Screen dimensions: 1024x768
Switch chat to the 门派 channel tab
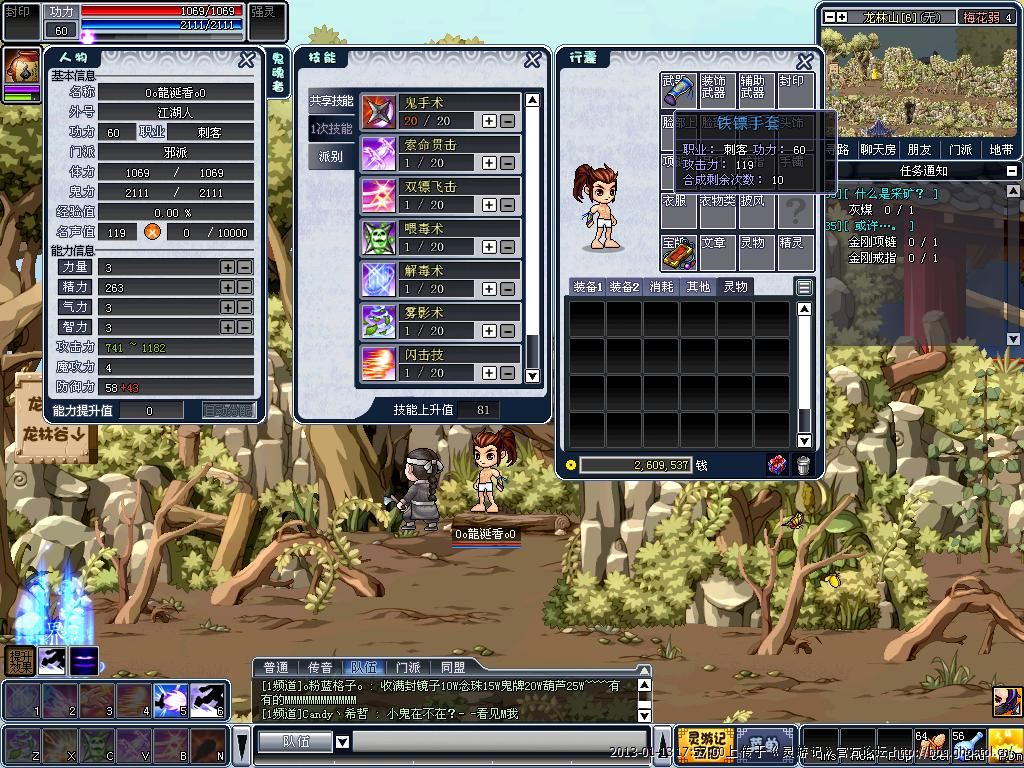tap(408, 667)
